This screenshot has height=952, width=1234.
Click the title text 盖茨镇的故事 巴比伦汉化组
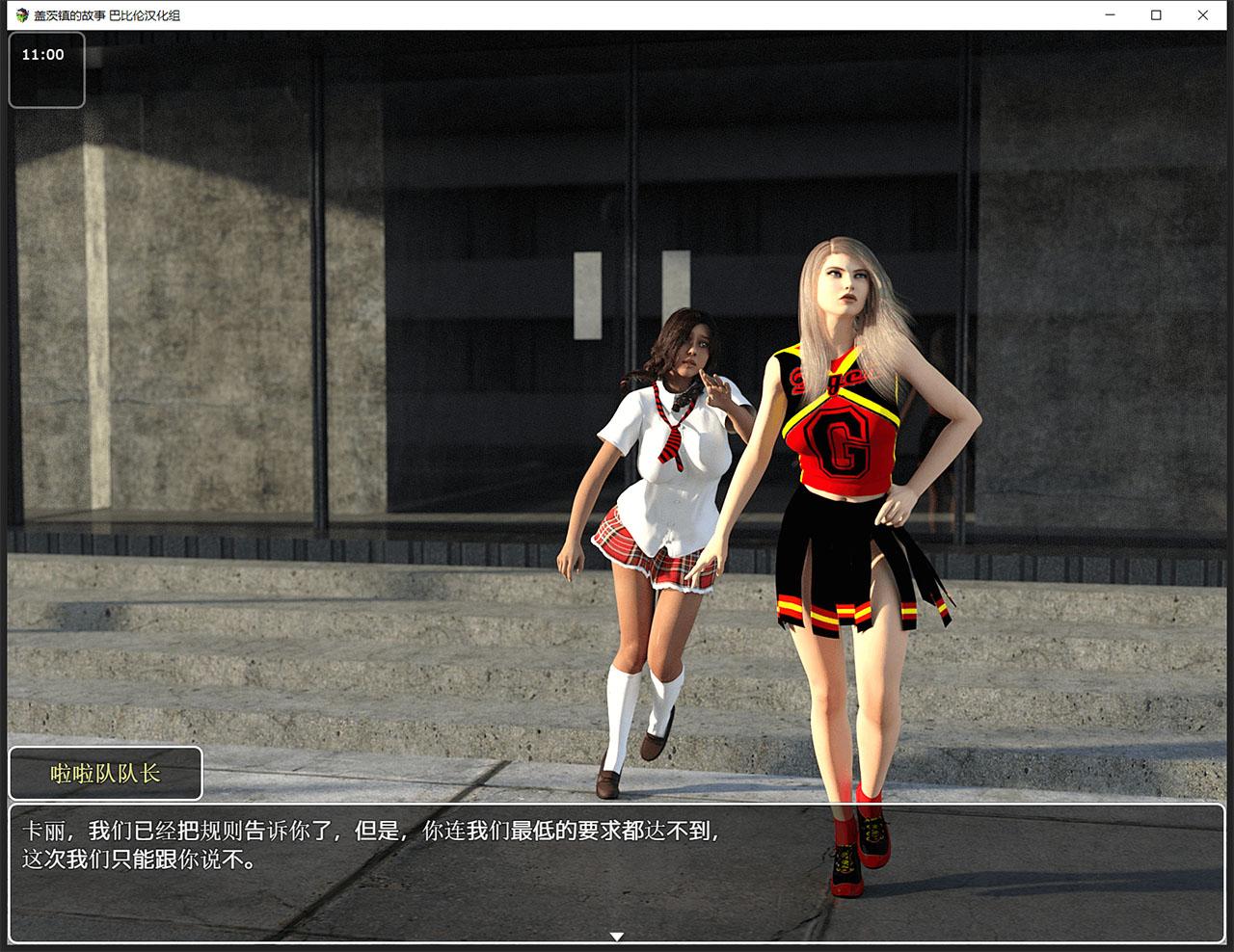tap(106, 15)
